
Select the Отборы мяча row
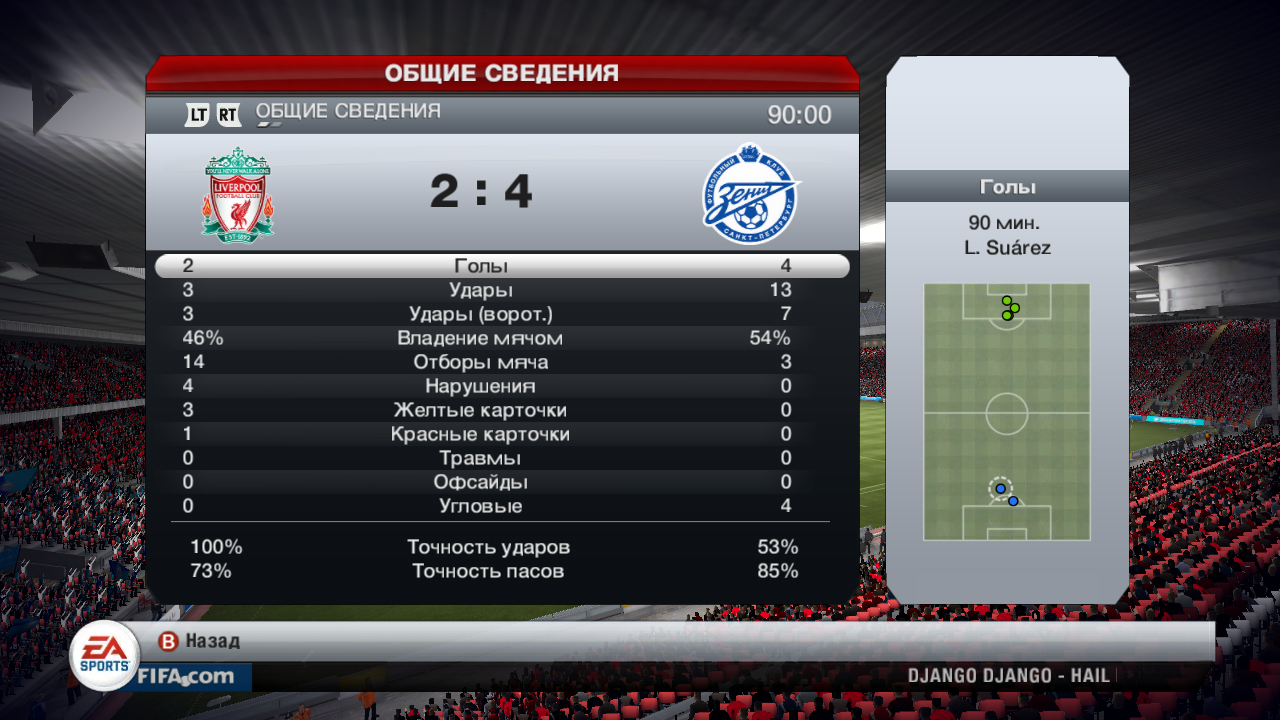[x=481, y=362]
